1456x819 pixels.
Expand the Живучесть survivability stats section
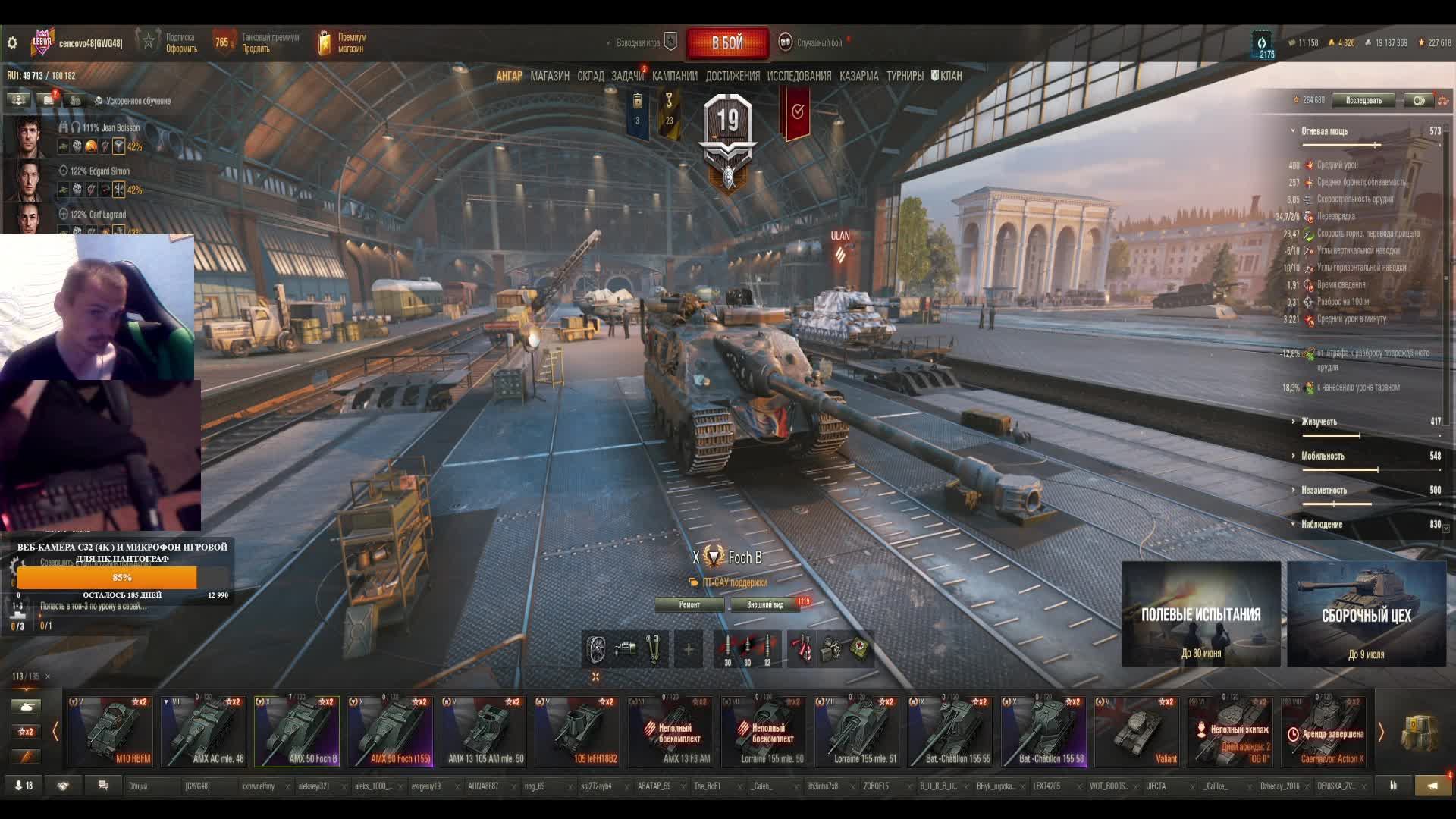[x=1319, y=422]
